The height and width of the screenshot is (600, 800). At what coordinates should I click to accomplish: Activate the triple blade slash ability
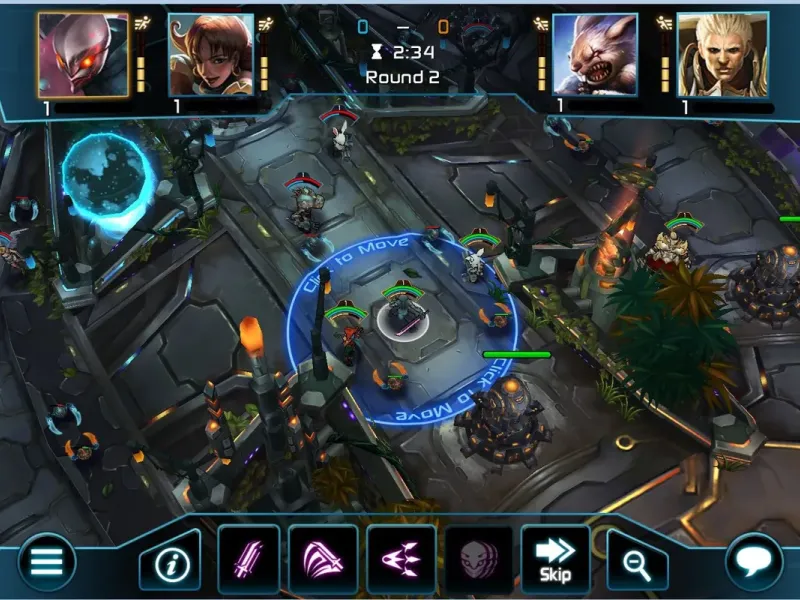tap(248, 558)
